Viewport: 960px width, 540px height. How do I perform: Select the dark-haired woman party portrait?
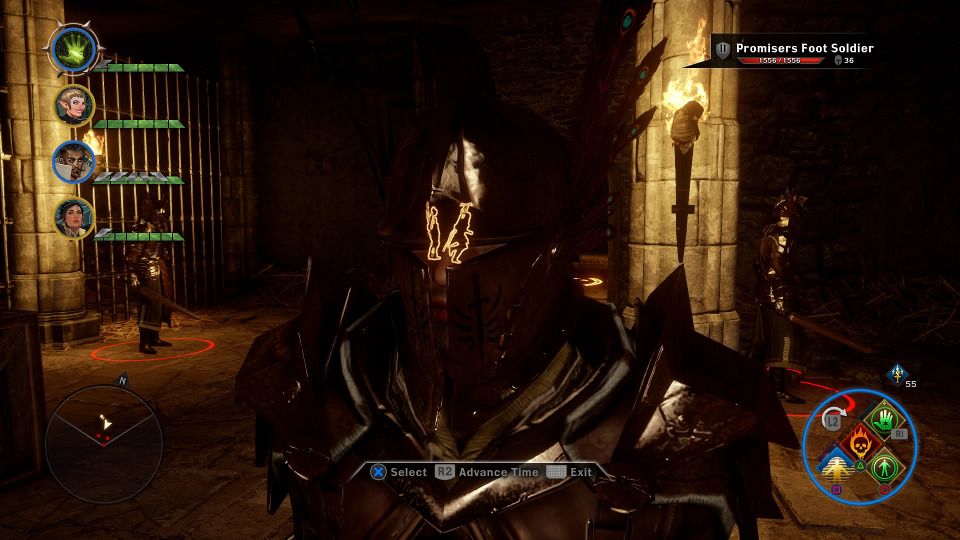point(74,218)
